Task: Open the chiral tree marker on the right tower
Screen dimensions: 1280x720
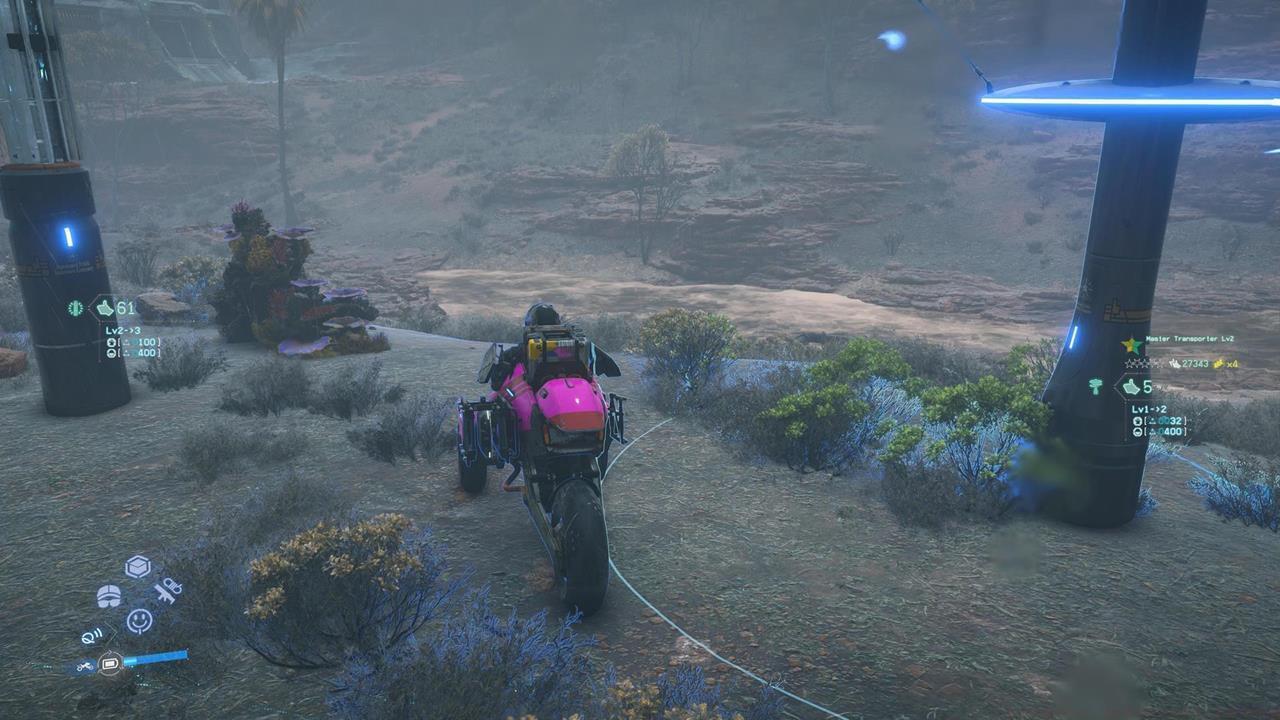Action: point(1095,385)
